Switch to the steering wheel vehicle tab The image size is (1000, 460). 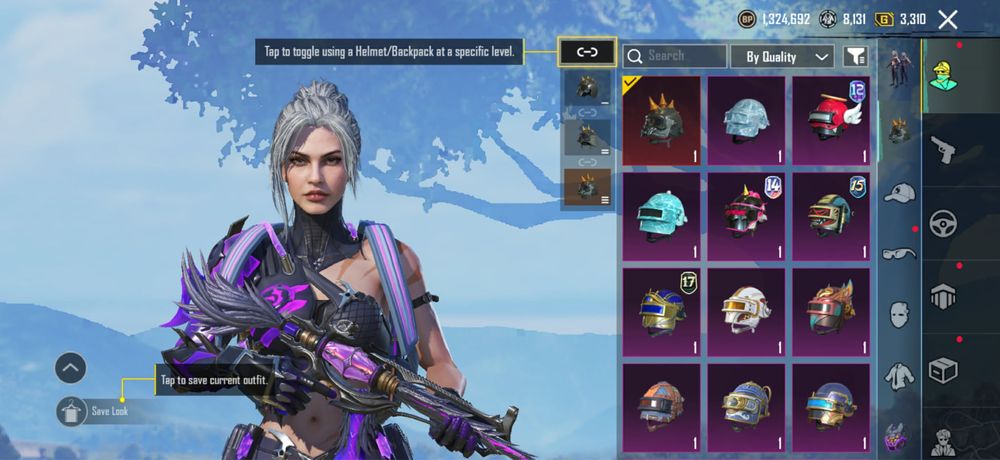pyautogui.click(x=943, y=224)
